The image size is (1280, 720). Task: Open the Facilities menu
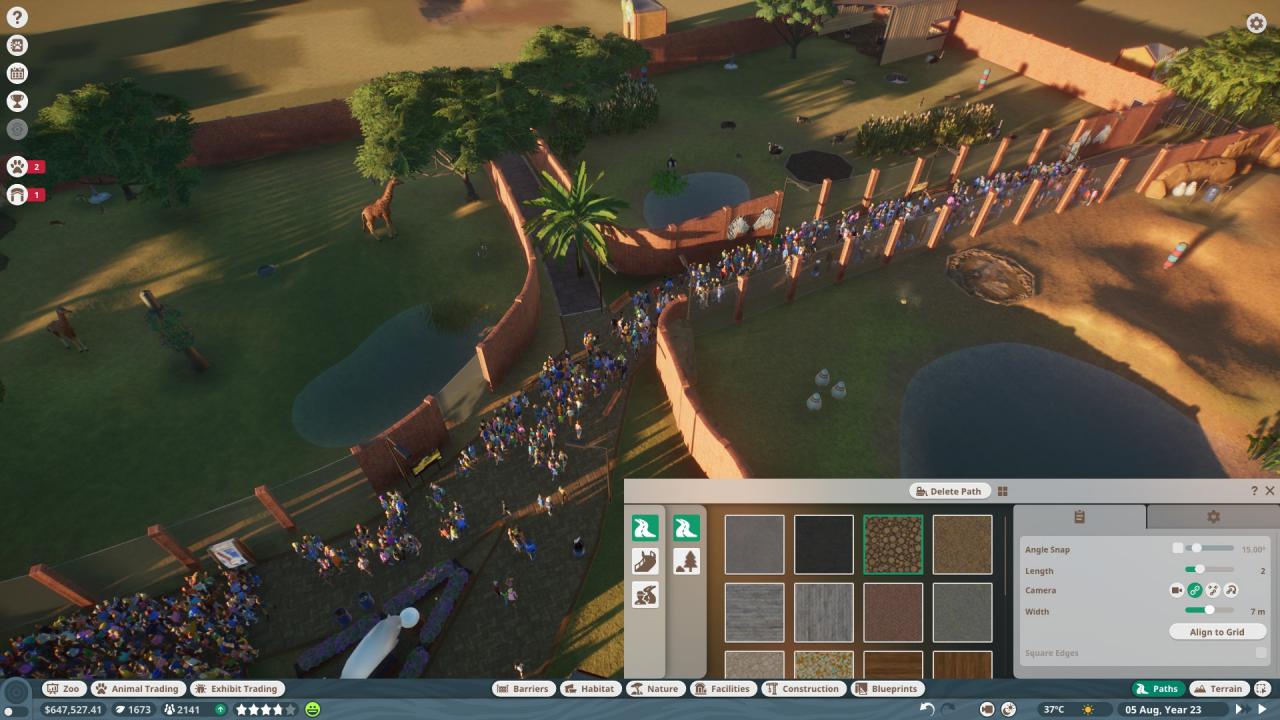(723, 688)
